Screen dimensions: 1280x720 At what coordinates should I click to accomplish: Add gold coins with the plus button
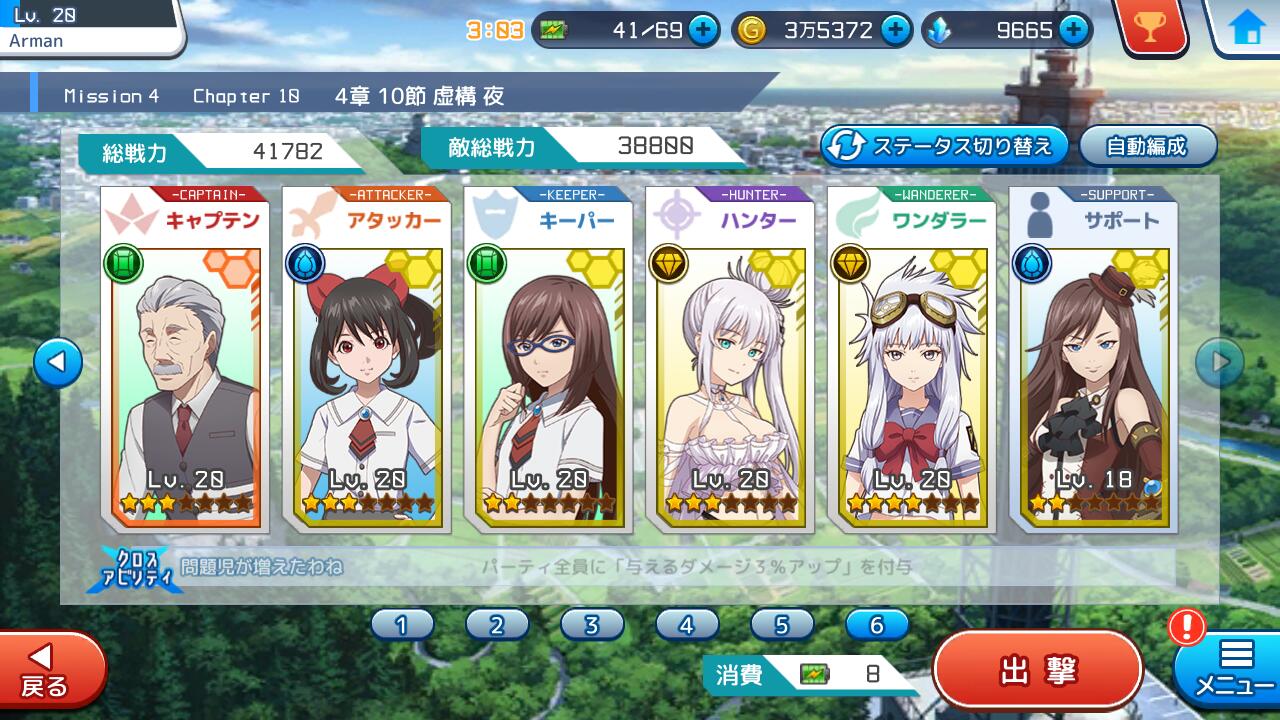point(895,30)
